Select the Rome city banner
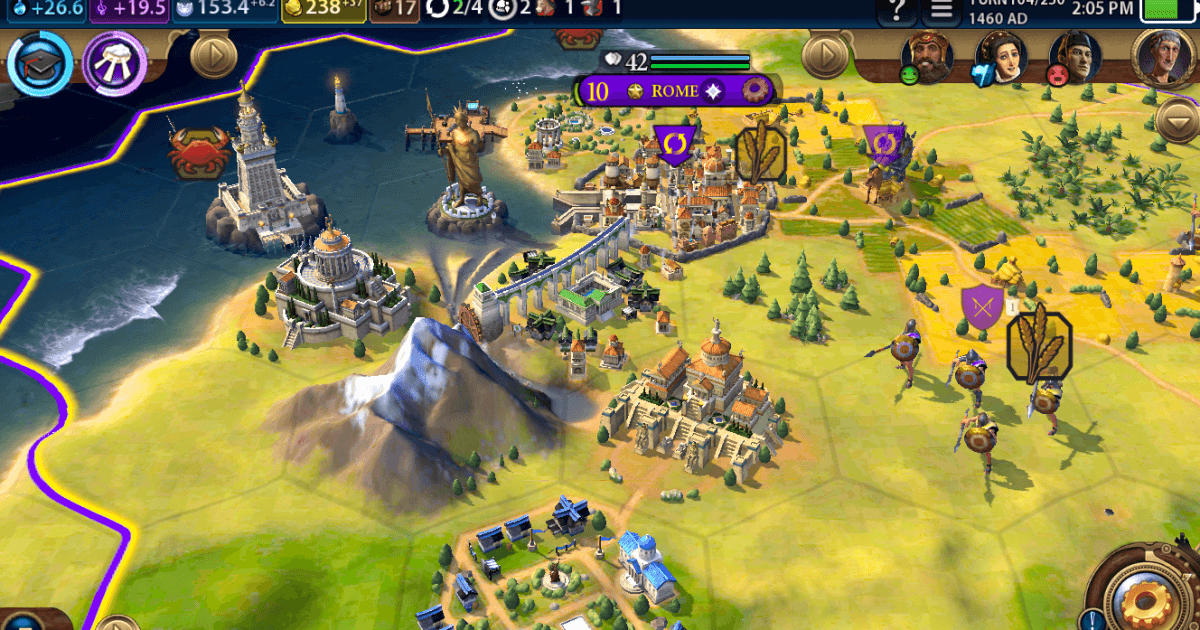1200x630 pixels. point(673,91)
